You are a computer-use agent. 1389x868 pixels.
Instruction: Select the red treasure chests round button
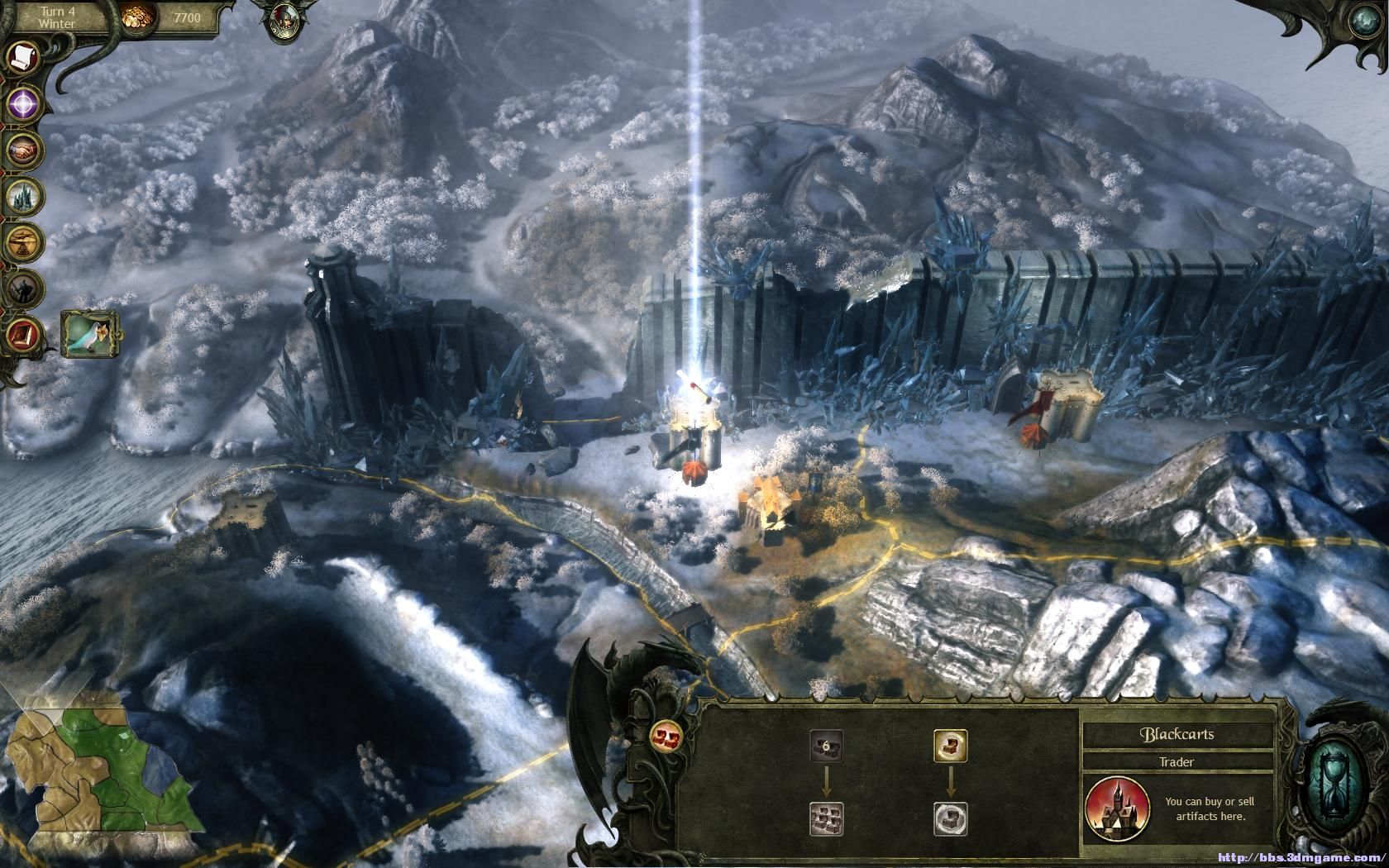coord(665,734)
